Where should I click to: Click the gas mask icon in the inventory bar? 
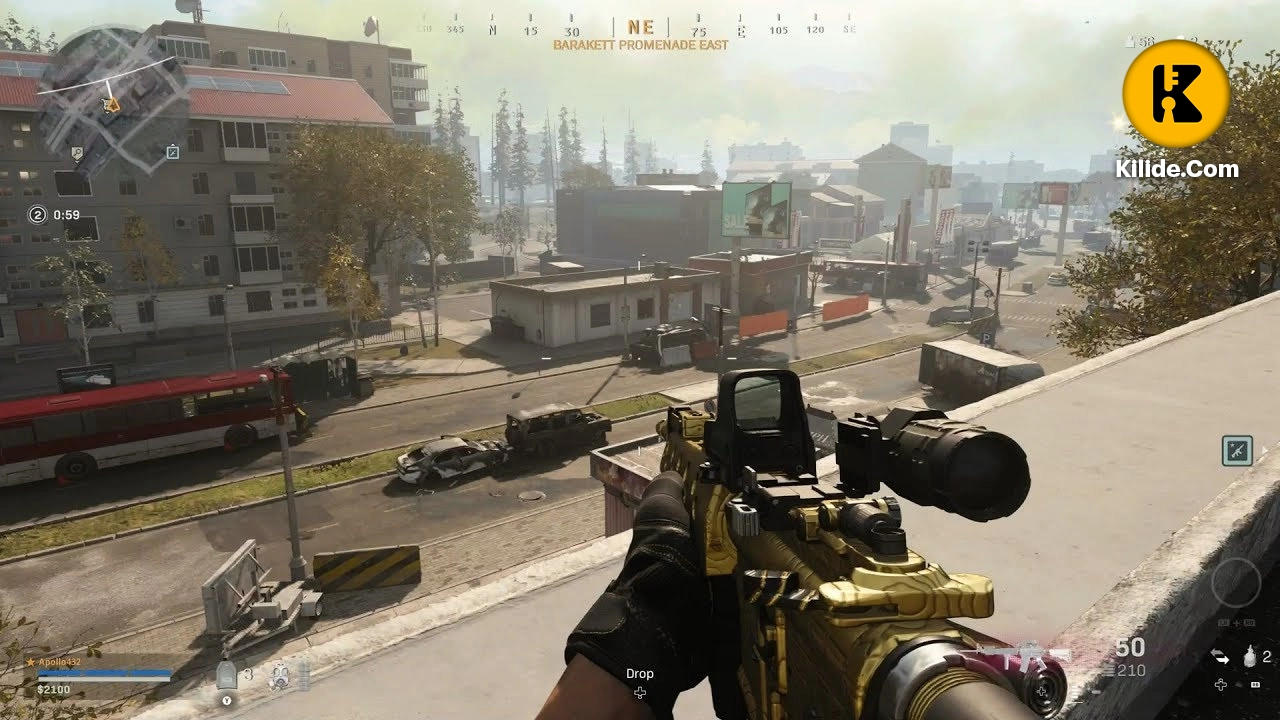click(x=281, y=675)
